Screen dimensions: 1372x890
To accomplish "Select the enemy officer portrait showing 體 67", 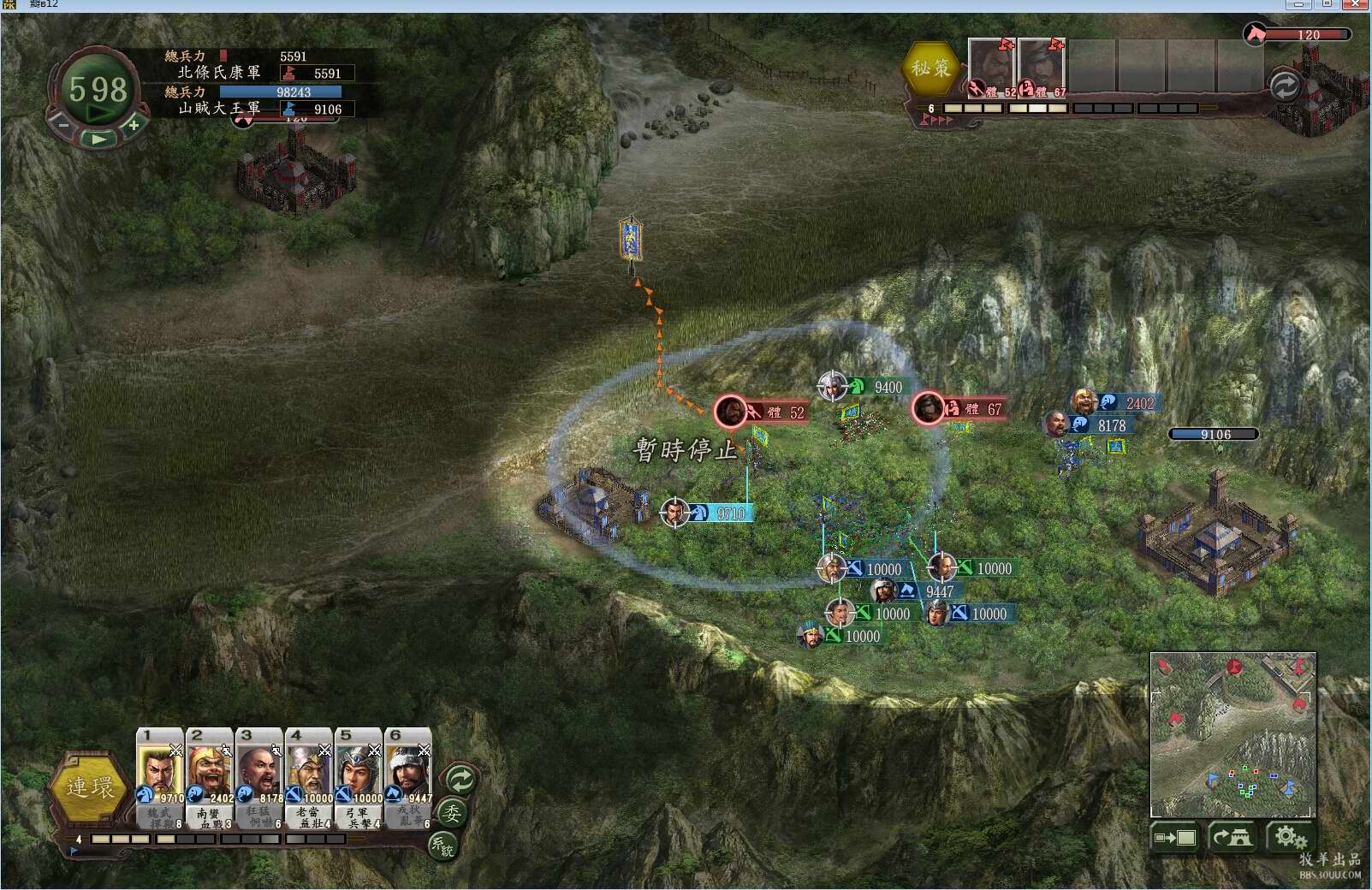I will point(1041,67).
